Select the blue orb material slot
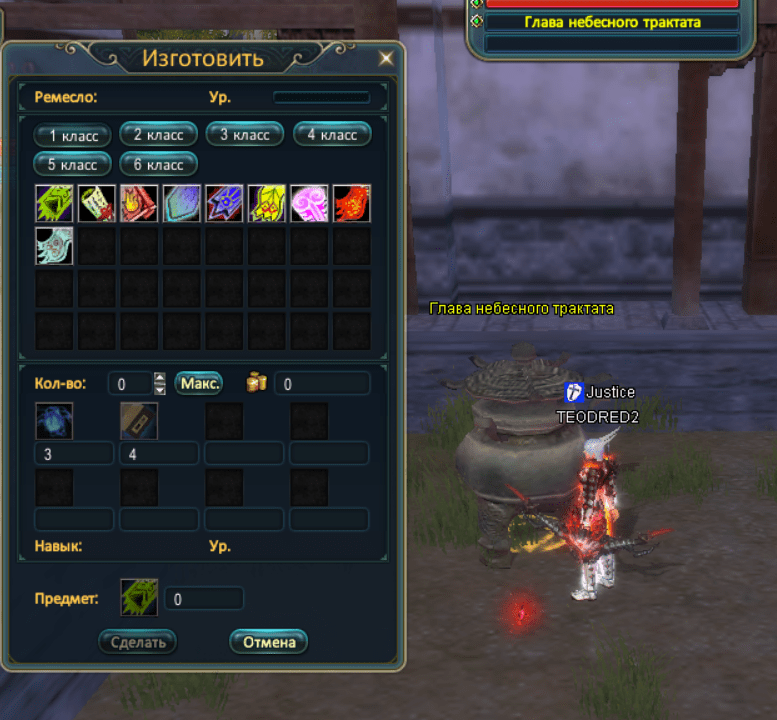 (54, 421)
